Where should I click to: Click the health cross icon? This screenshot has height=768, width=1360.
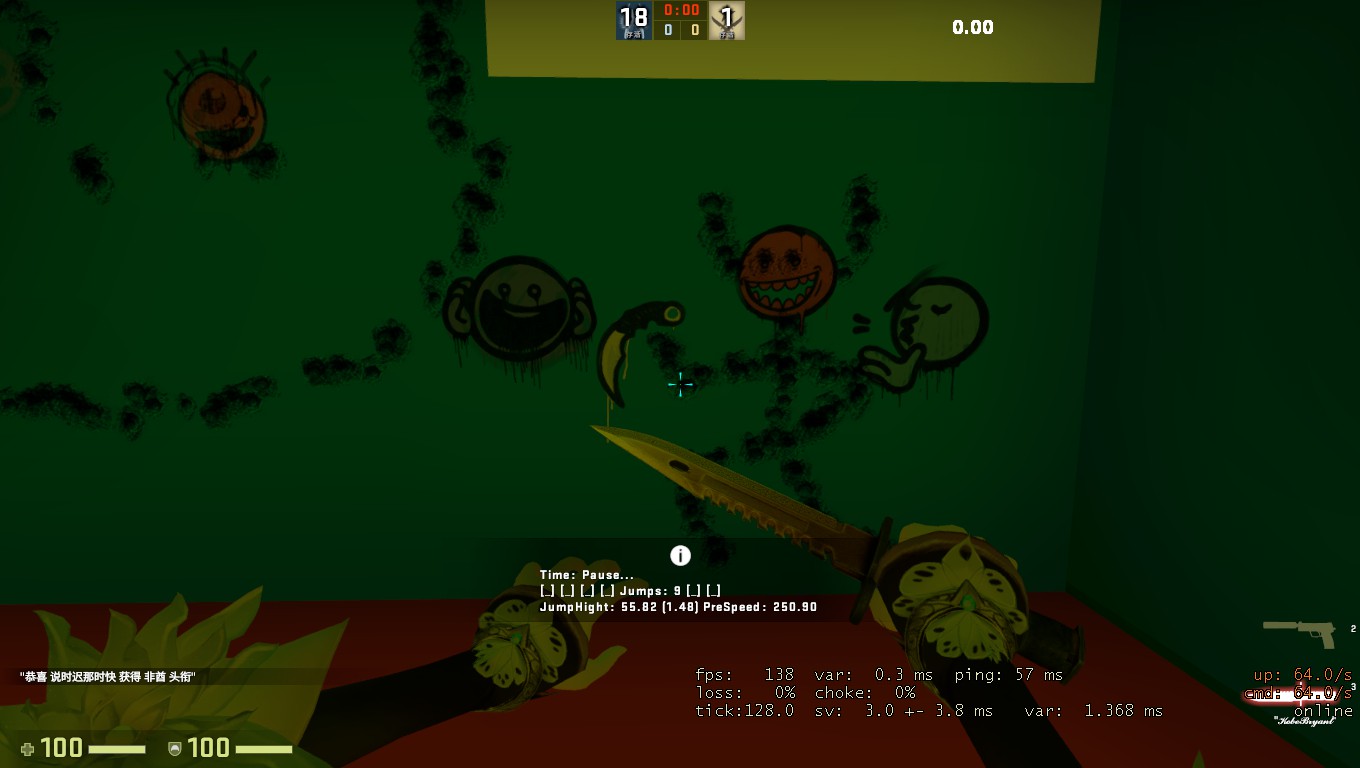click(x=28, y=748)
